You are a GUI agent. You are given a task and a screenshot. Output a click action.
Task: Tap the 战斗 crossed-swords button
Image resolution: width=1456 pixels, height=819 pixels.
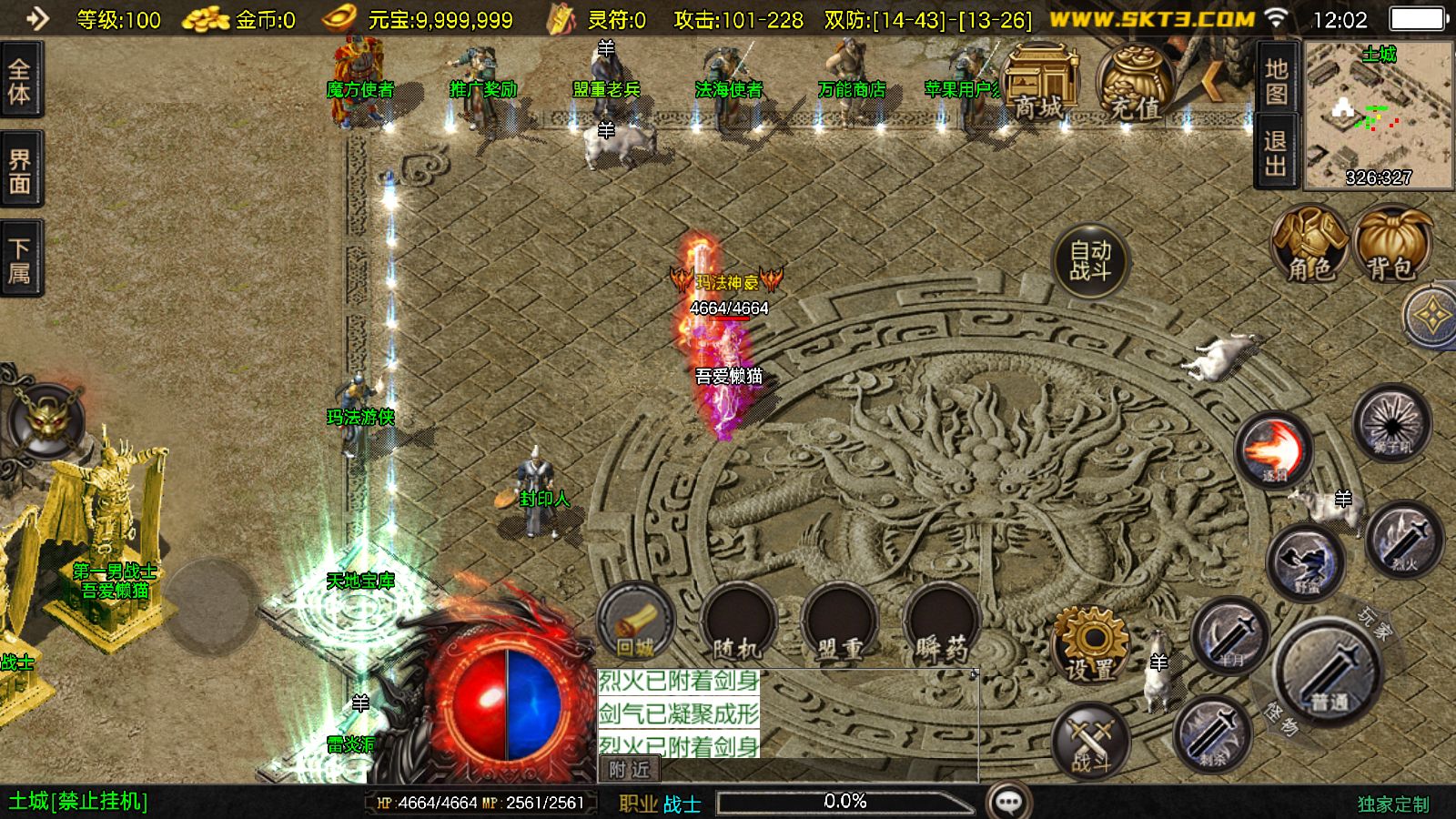coord(1089,740)
